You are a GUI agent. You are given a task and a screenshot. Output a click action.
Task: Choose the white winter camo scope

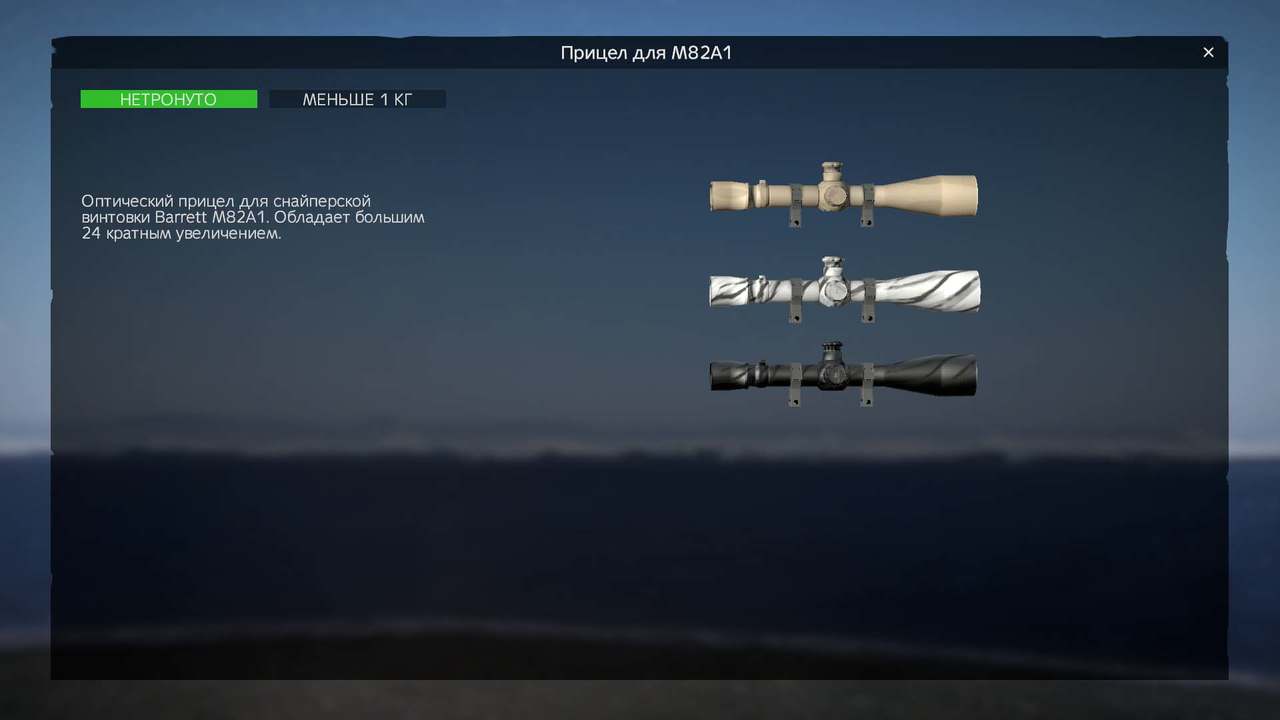[x=844, y=290]
